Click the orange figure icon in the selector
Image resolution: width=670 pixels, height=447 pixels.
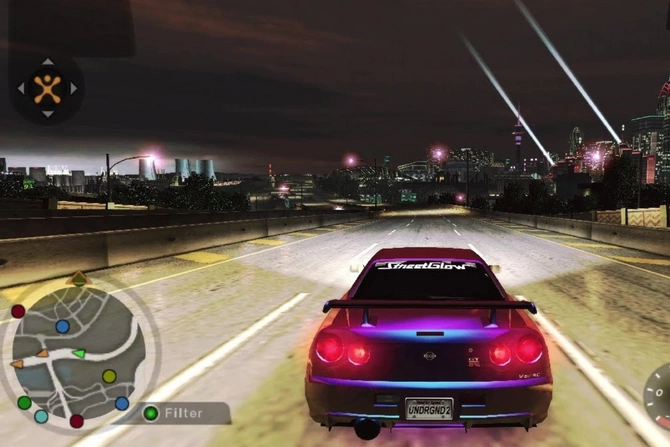(47, 88)
